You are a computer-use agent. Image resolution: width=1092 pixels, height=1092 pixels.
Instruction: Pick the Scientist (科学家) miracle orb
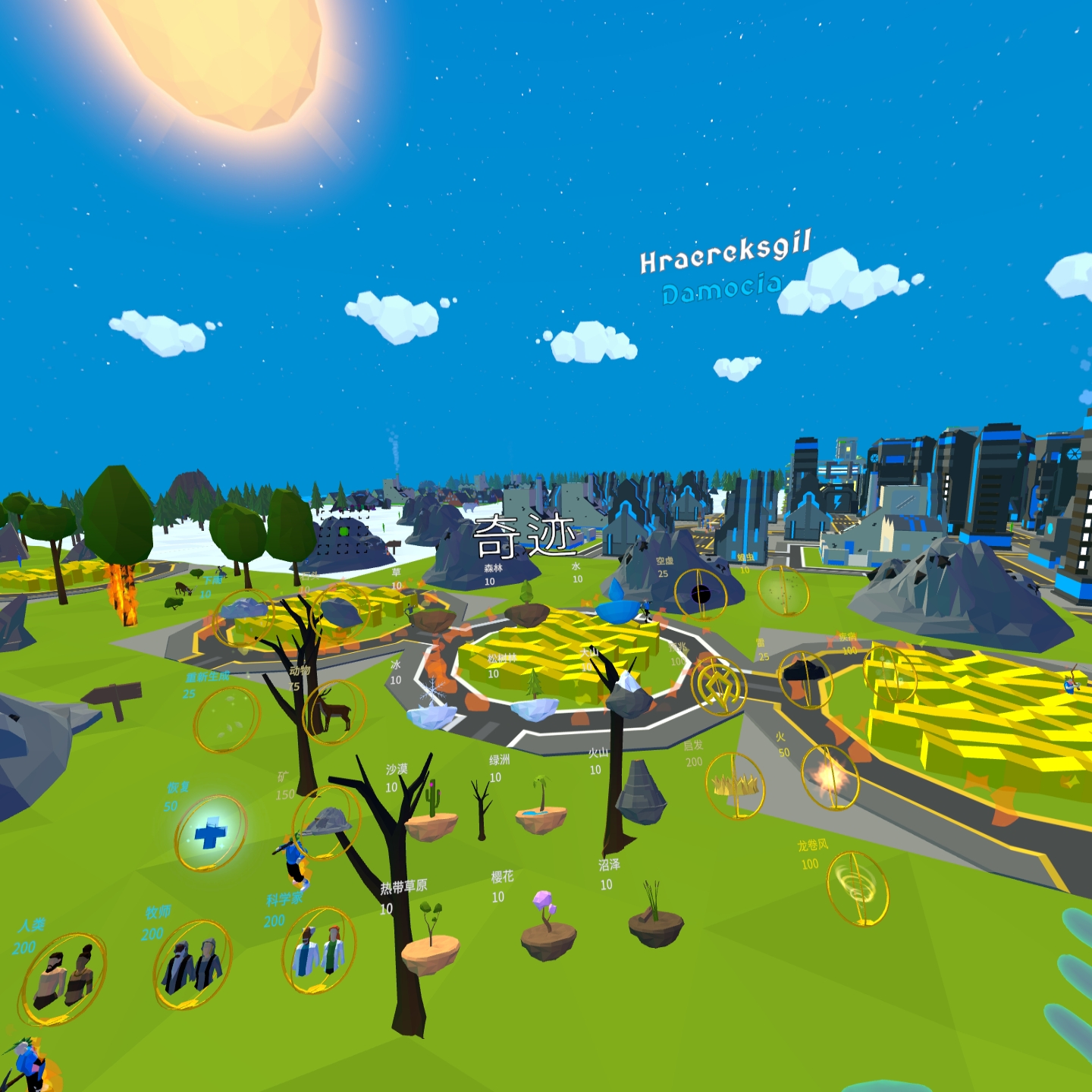(x=318, y=950)
